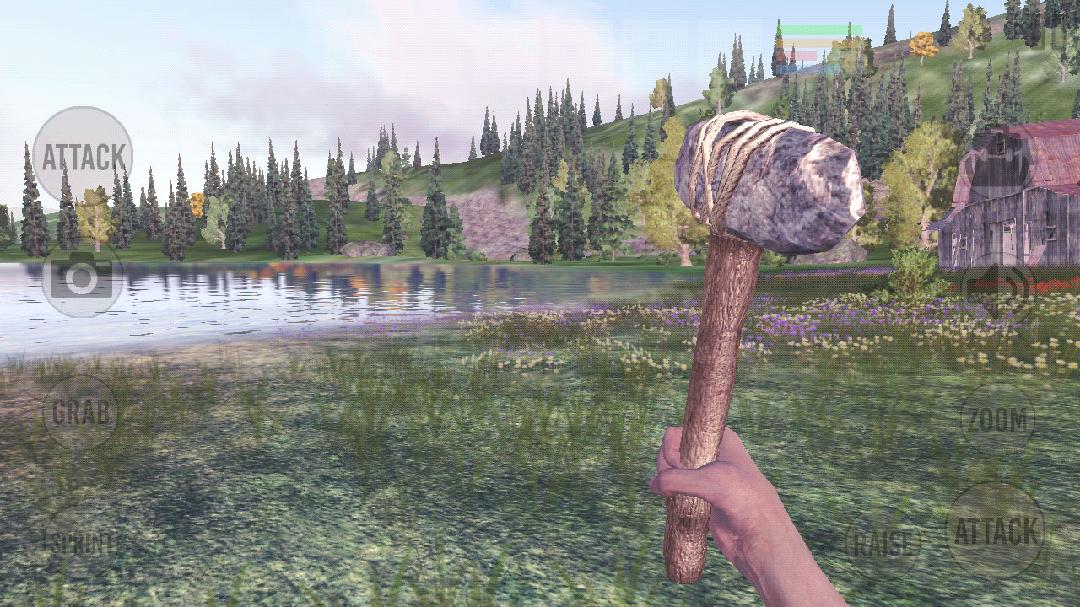
Task: Open the camera screenshot icon
Action: (82, 279)
